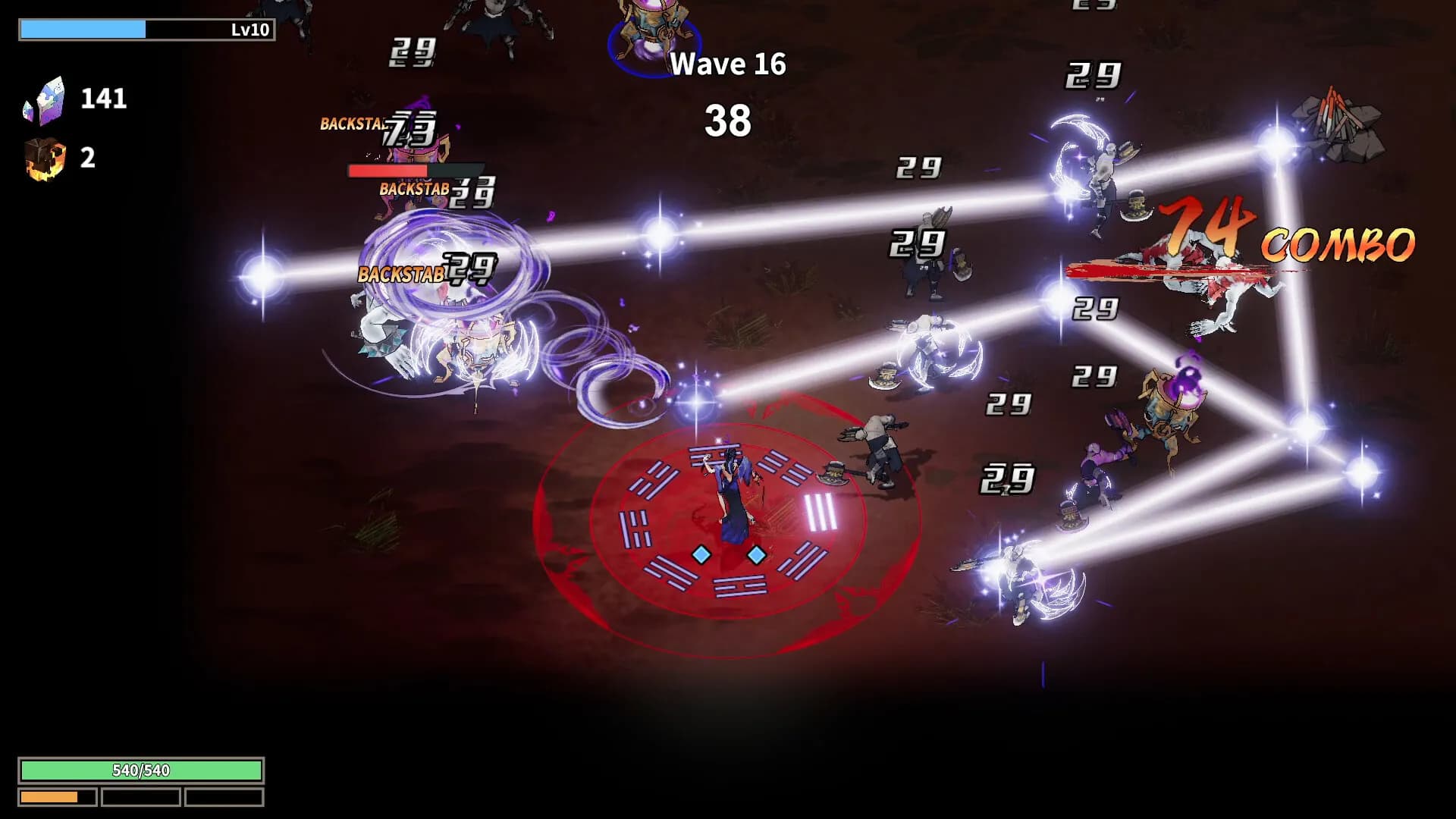Click the 38 countdown timer
This screenshot has width=1456, height=819.
tap(729, 119)
